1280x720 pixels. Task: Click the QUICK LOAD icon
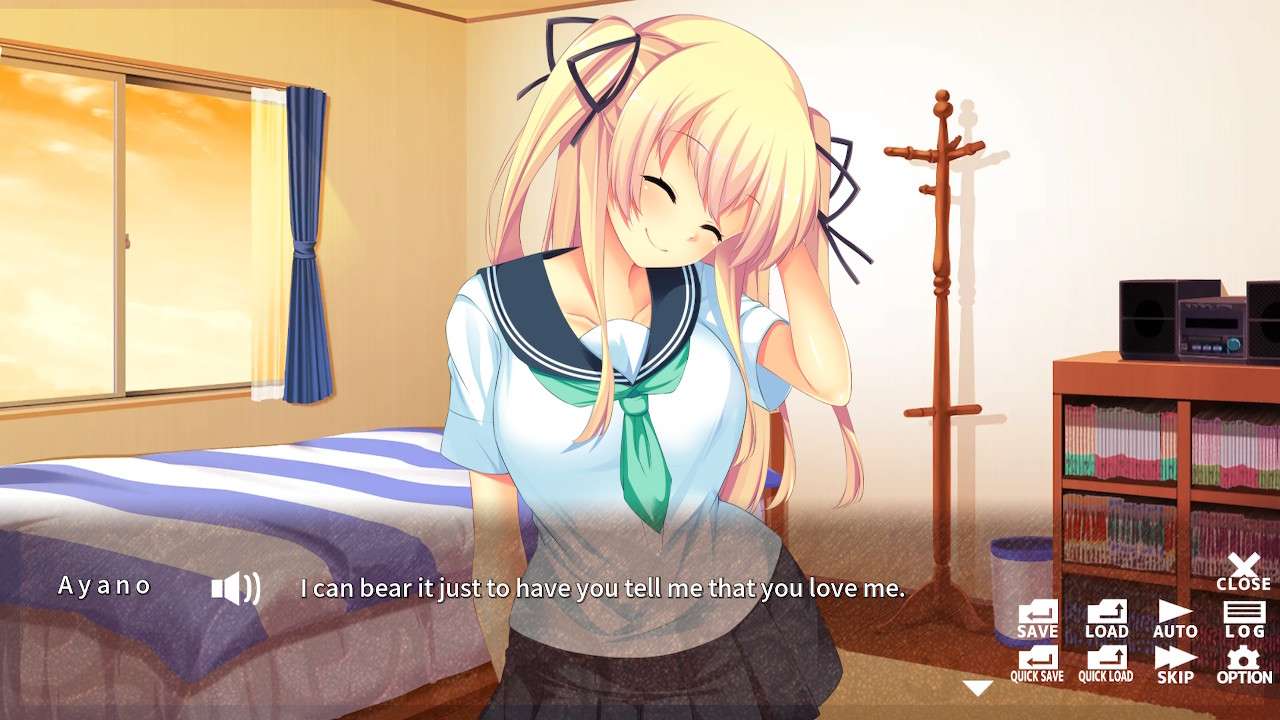[1105, 662]
